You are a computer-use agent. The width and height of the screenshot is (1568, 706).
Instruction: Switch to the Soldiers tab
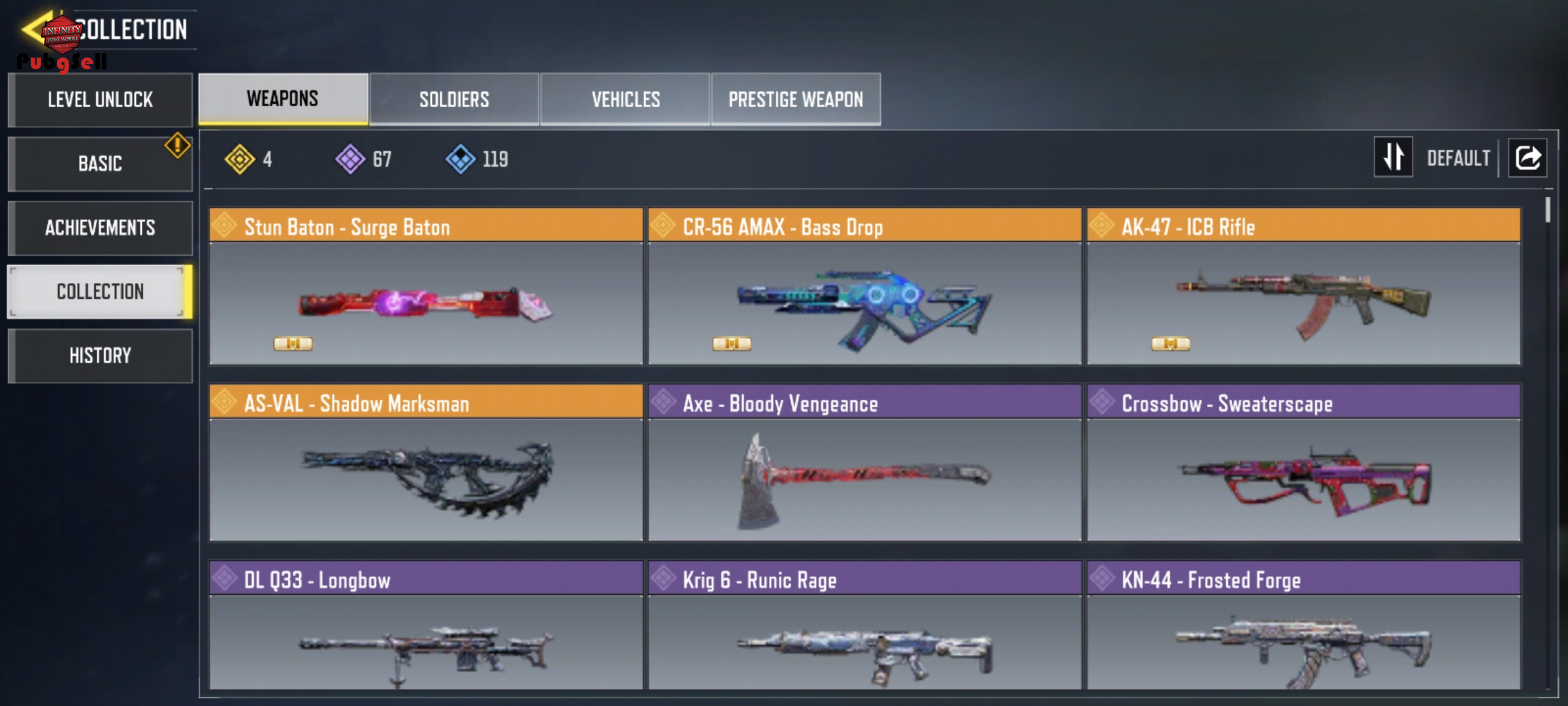[x=454, y=99]
